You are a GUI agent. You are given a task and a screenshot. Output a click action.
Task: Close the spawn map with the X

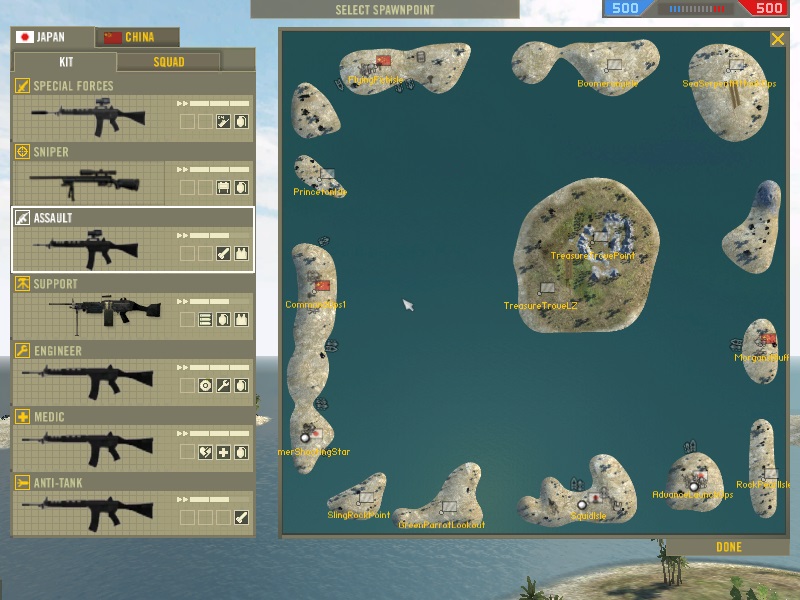tap(777, 39)
